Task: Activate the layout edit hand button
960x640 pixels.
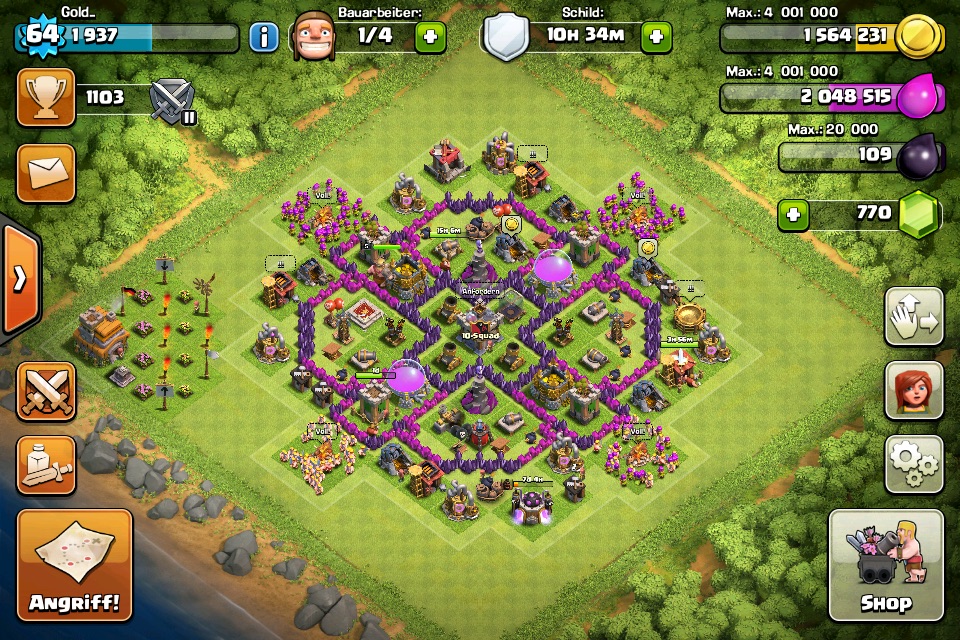Action: [914, 317]
